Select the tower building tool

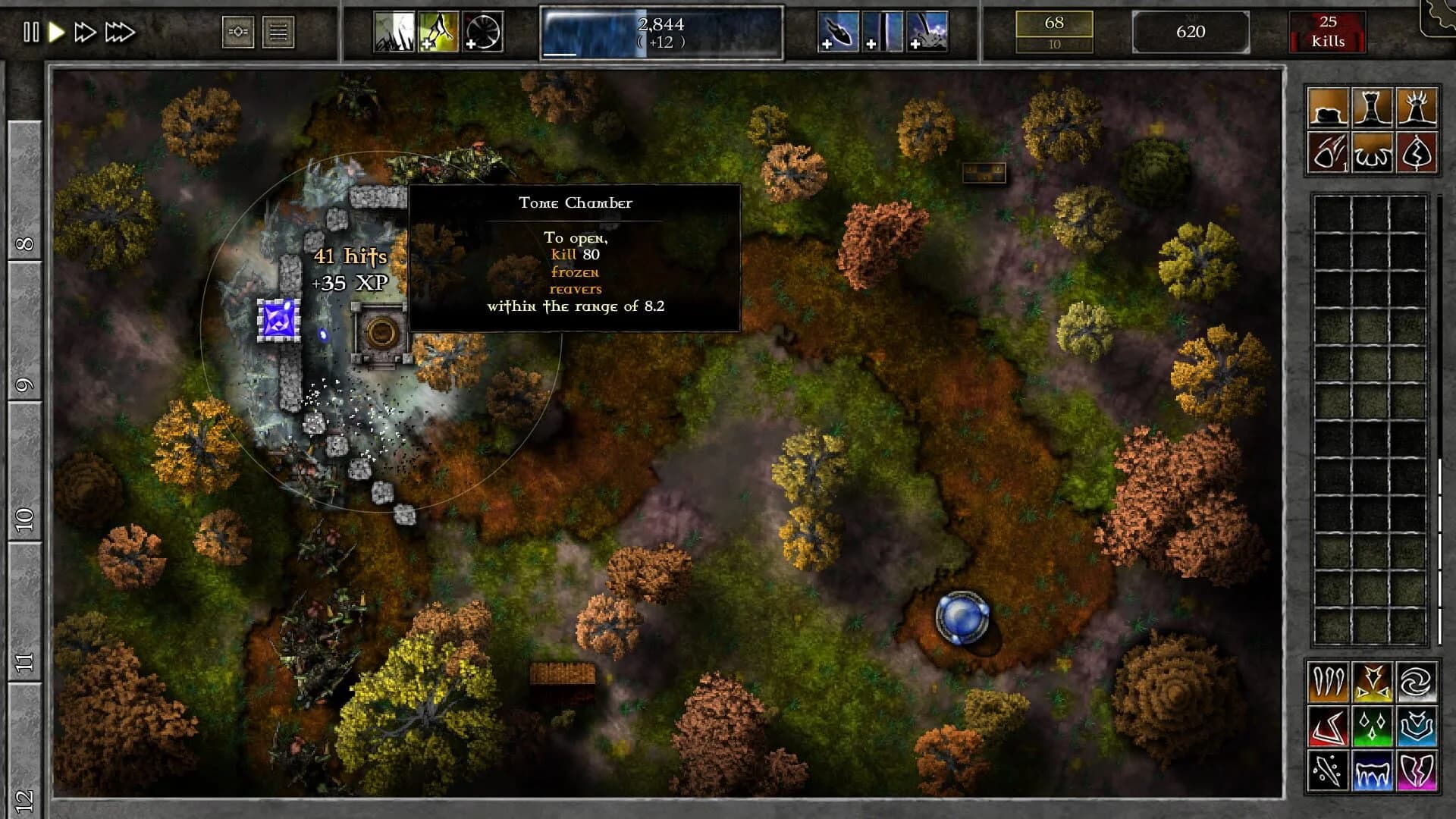[1374, 106]
